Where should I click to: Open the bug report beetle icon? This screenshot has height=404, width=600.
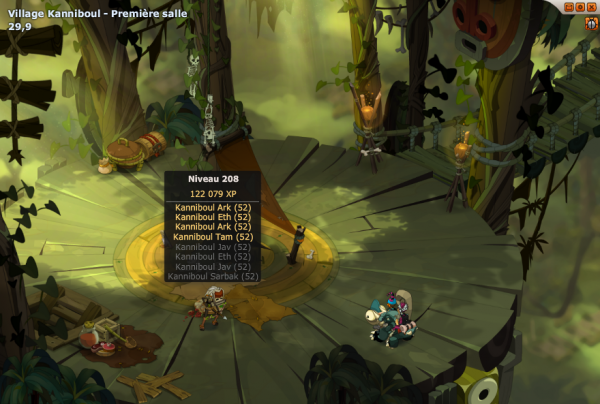591,20
